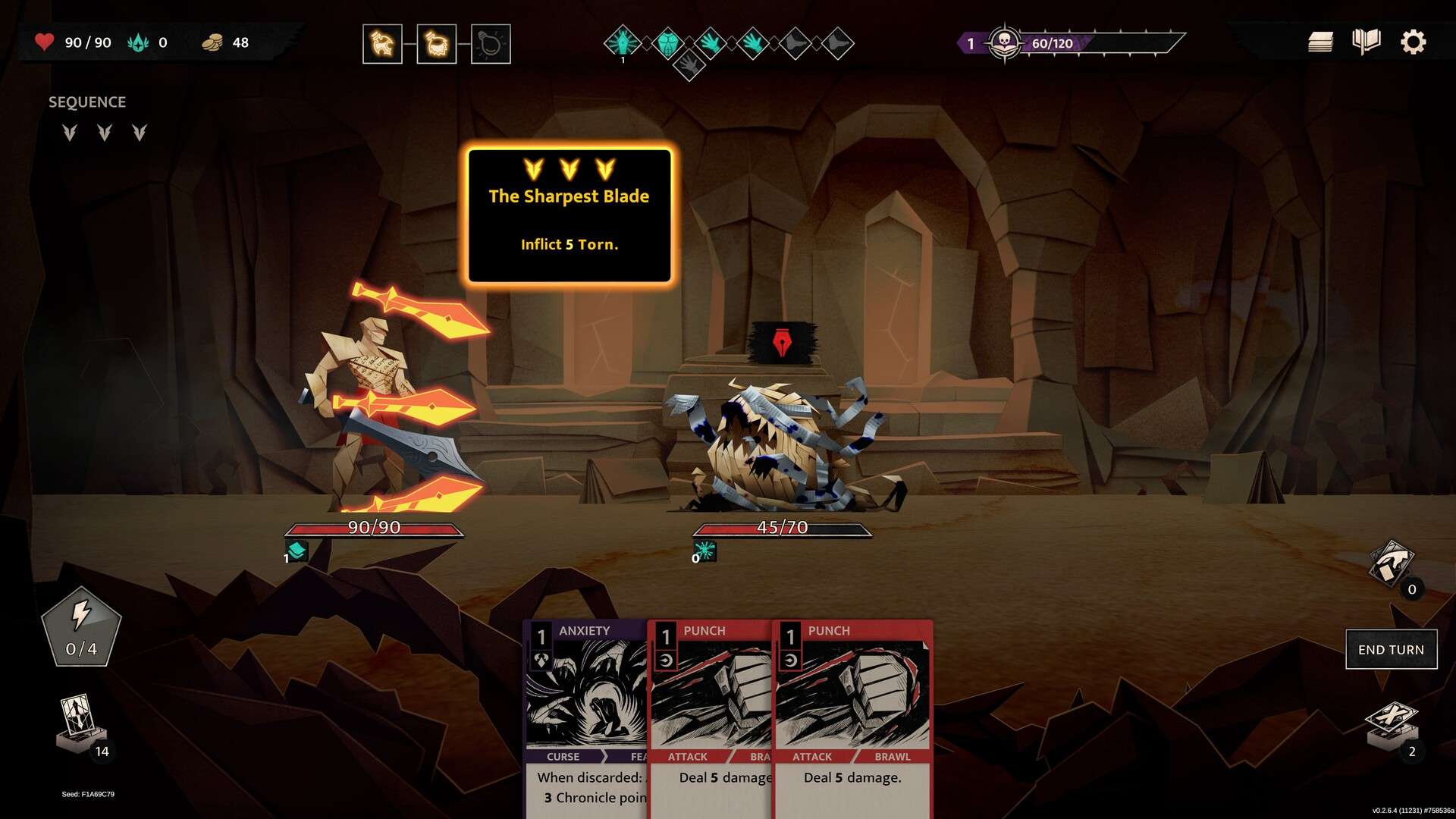
Task: Select the grey hand node below the track
Action: [x=689, y=65]
